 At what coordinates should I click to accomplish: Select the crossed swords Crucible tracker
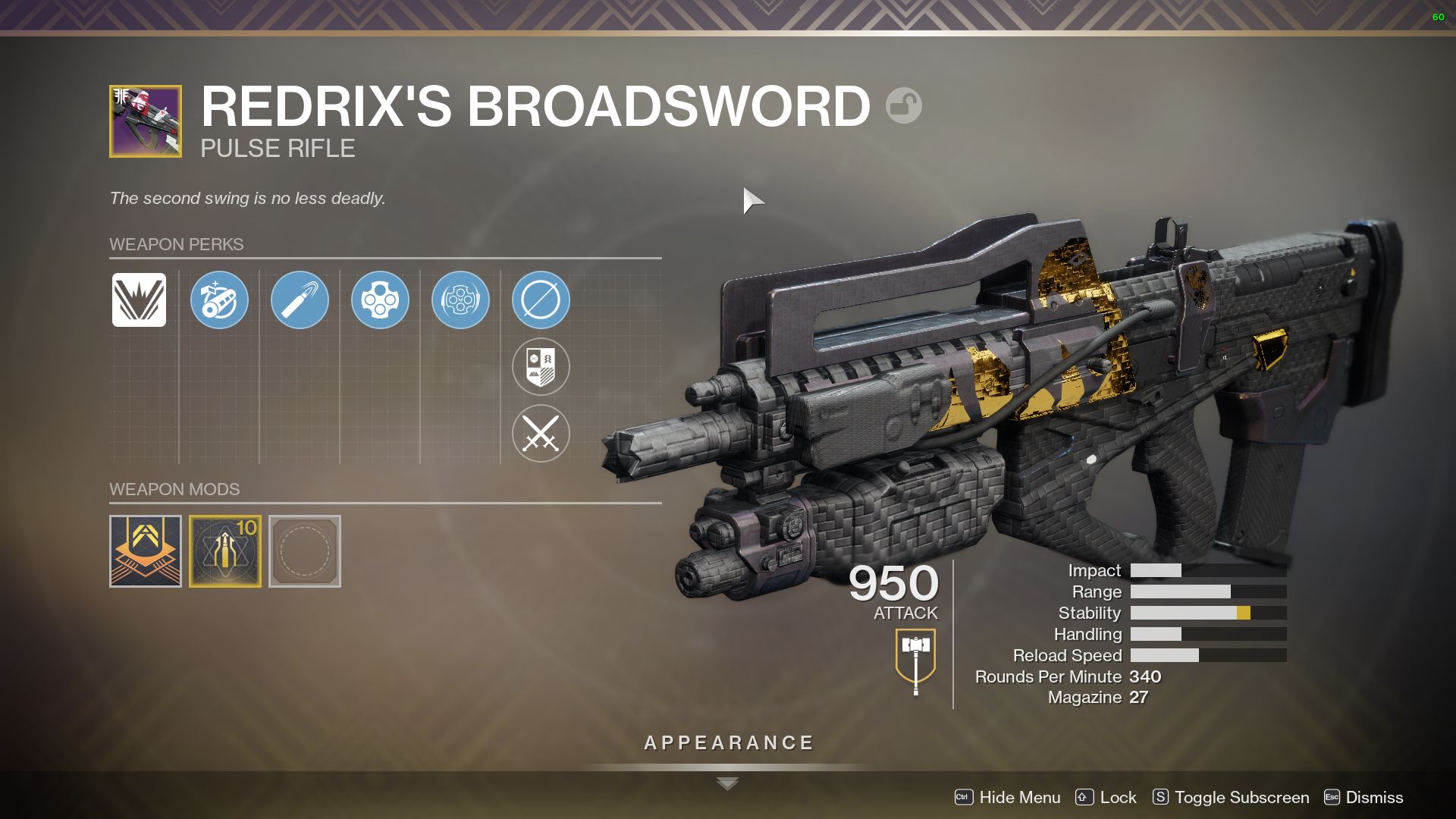coord(541,434)
